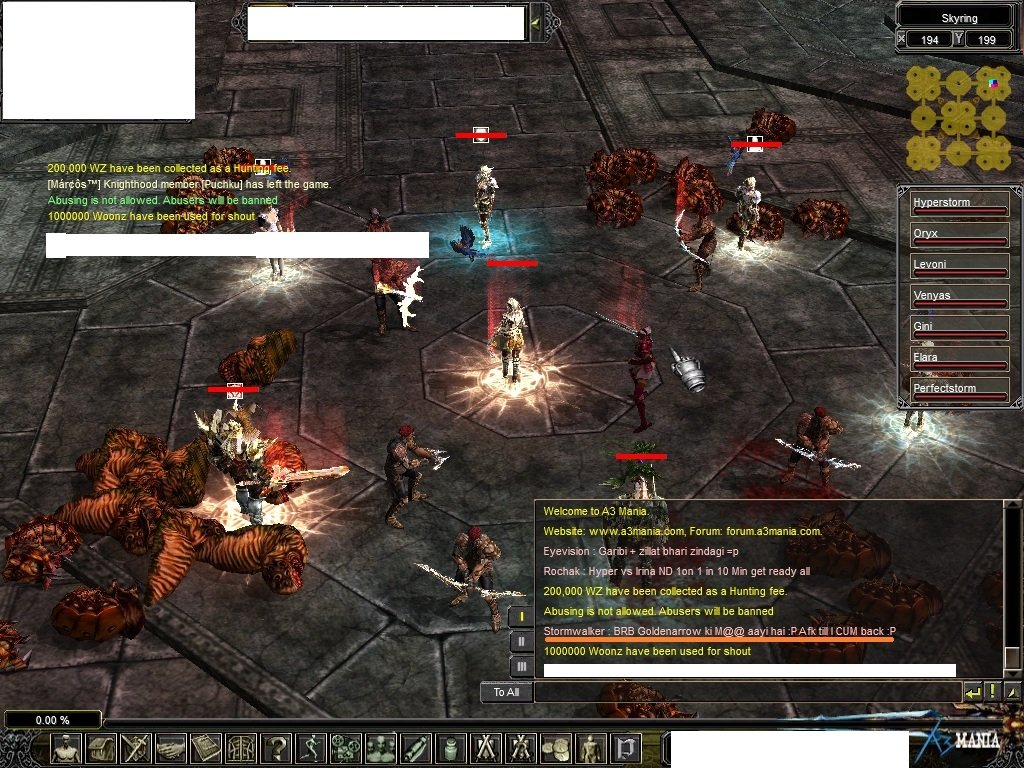Open the handshake trade icon
The image size is (1024, 768).
coord(171,748)
